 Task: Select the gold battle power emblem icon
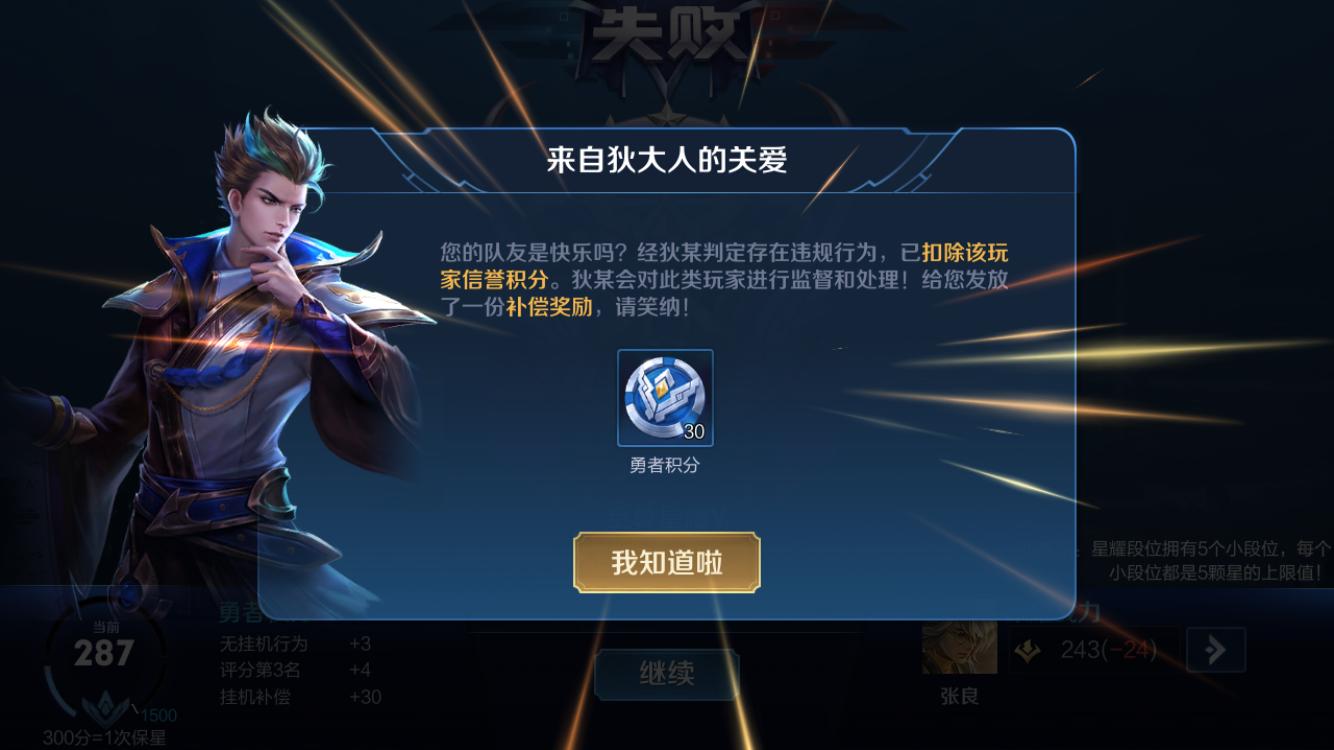[1028, 650]
